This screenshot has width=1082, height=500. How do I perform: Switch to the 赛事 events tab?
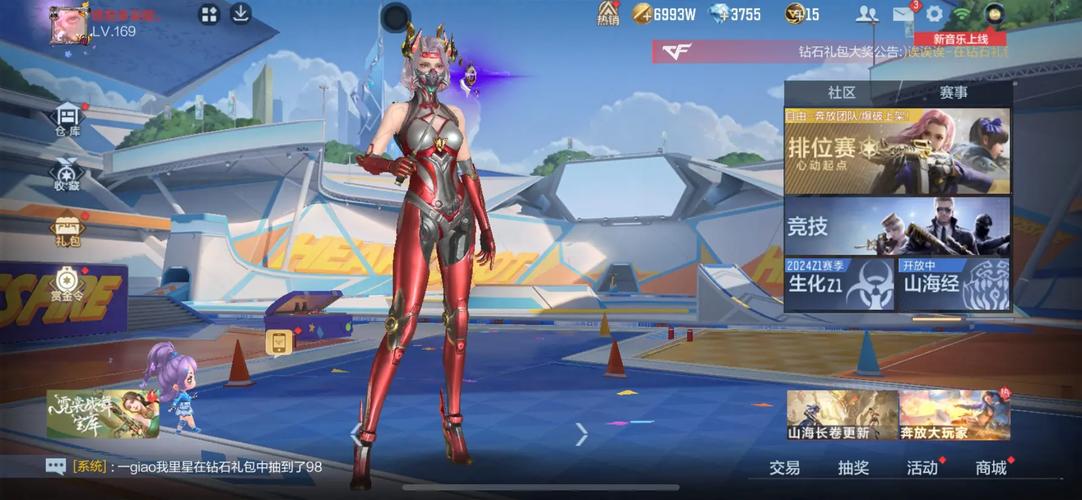pyautogui.click(x=953, y=92)
